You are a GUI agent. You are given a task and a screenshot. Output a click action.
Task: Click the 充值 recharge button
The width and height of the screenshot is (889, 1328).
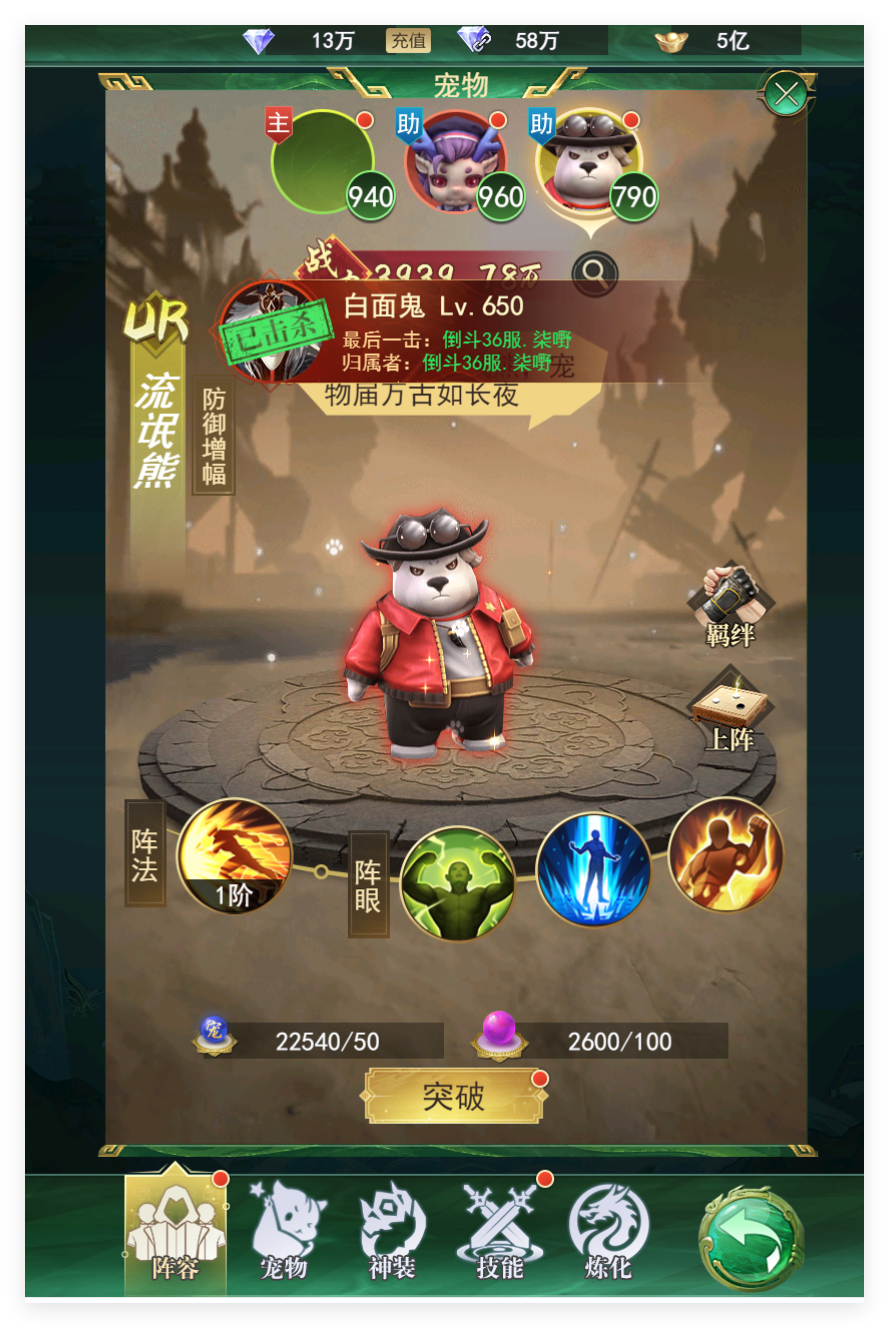tap(408, 41)
